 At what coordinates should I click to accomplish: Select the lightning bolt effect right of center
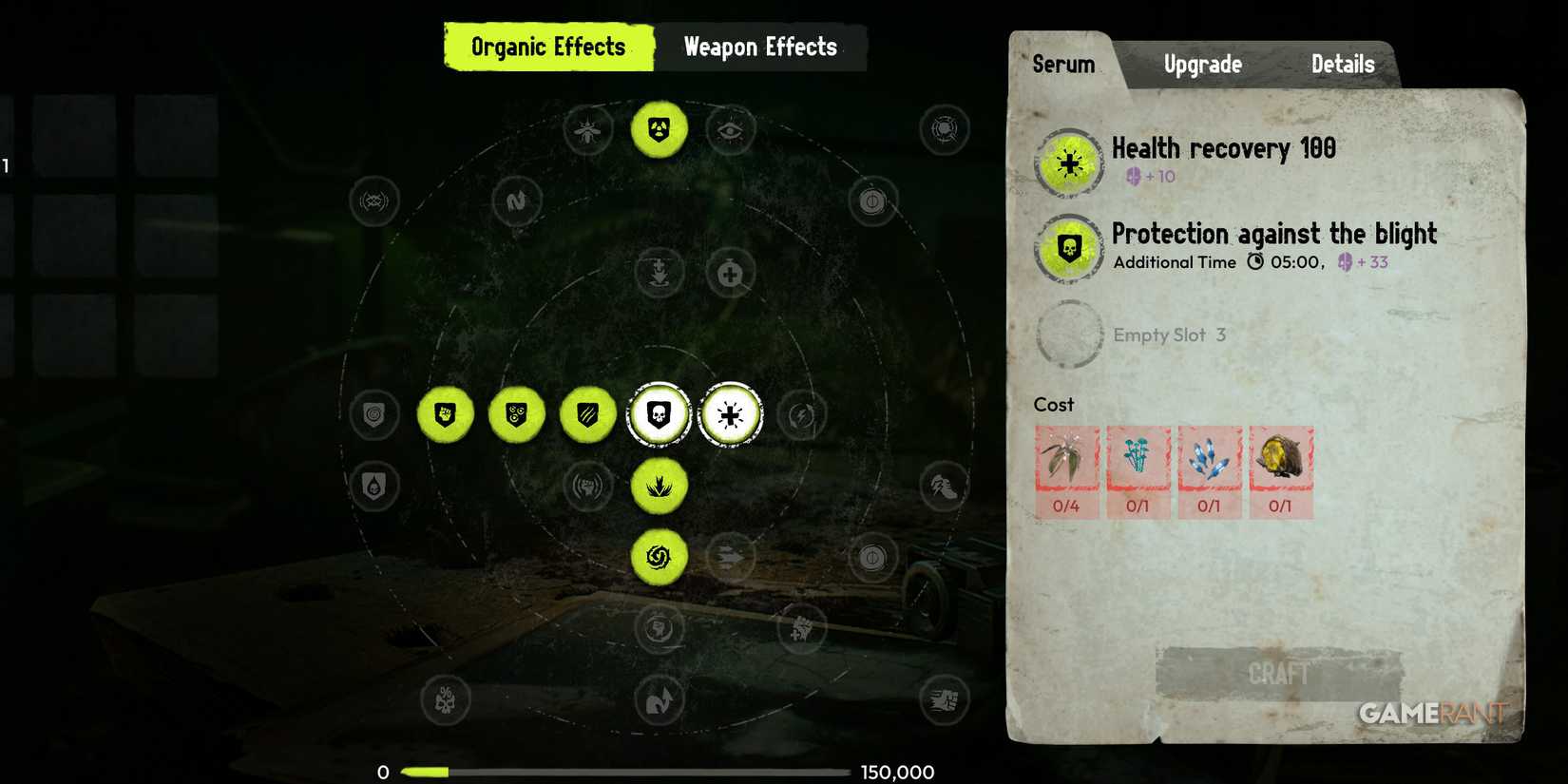point(801,414)
